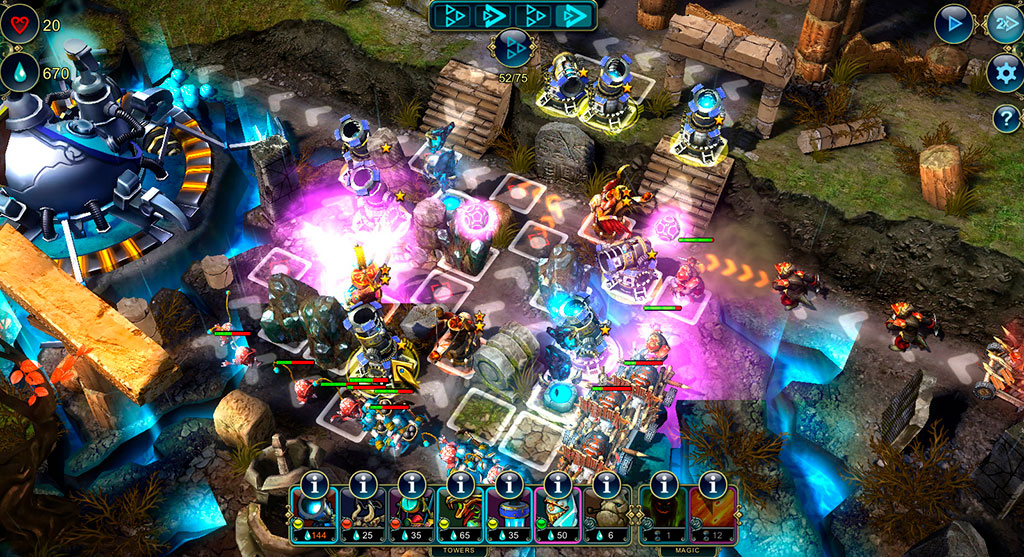Open the question mark help button
Viewport: 1024px width, 557px height.
1004,118
